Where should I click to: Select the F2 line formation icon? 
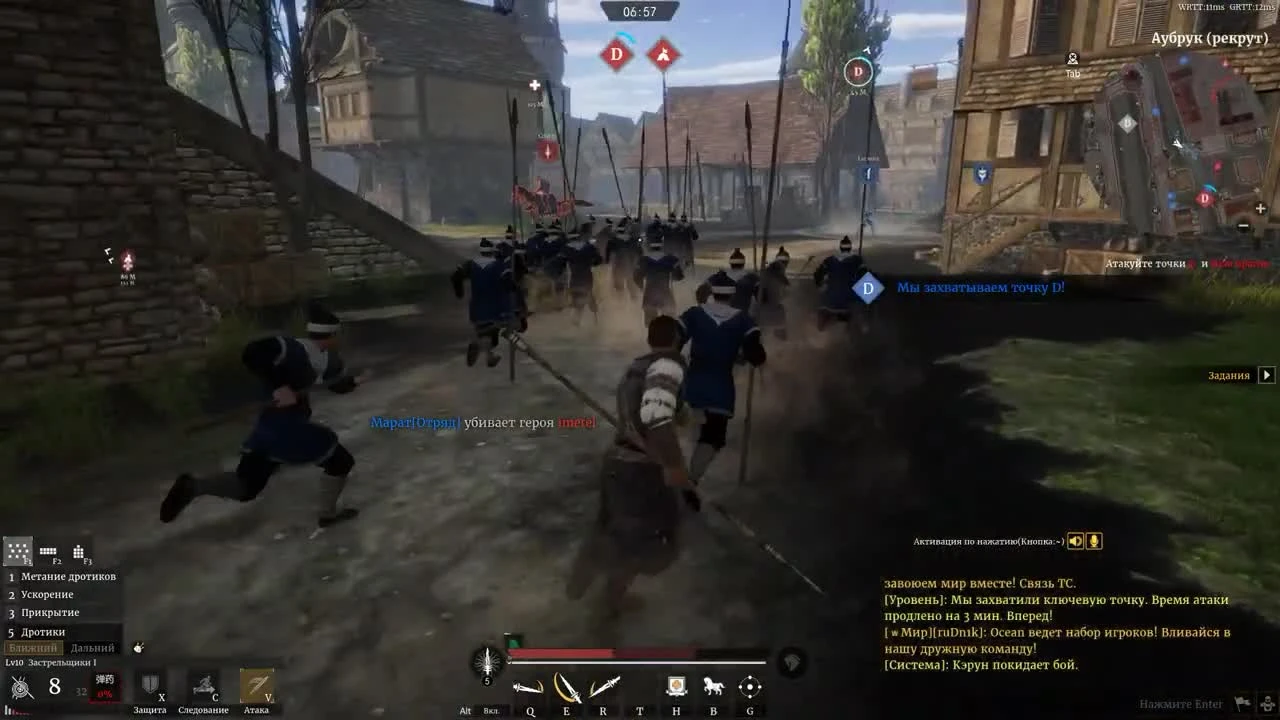tap(48, 551)
